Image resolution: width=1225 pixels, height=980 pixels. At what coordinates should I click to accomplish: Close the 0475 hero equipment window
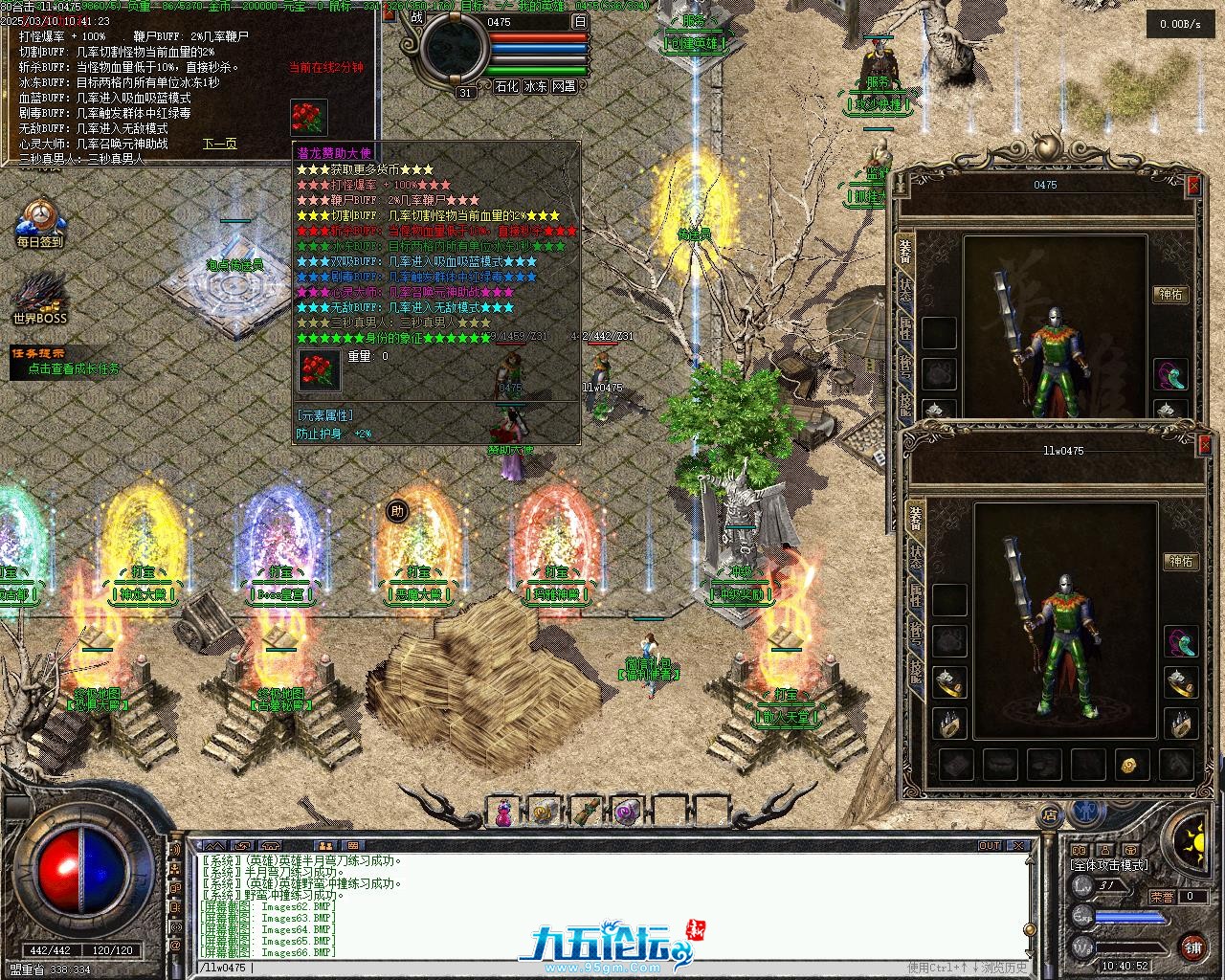pyautogui.click(x=1192, y=186)
